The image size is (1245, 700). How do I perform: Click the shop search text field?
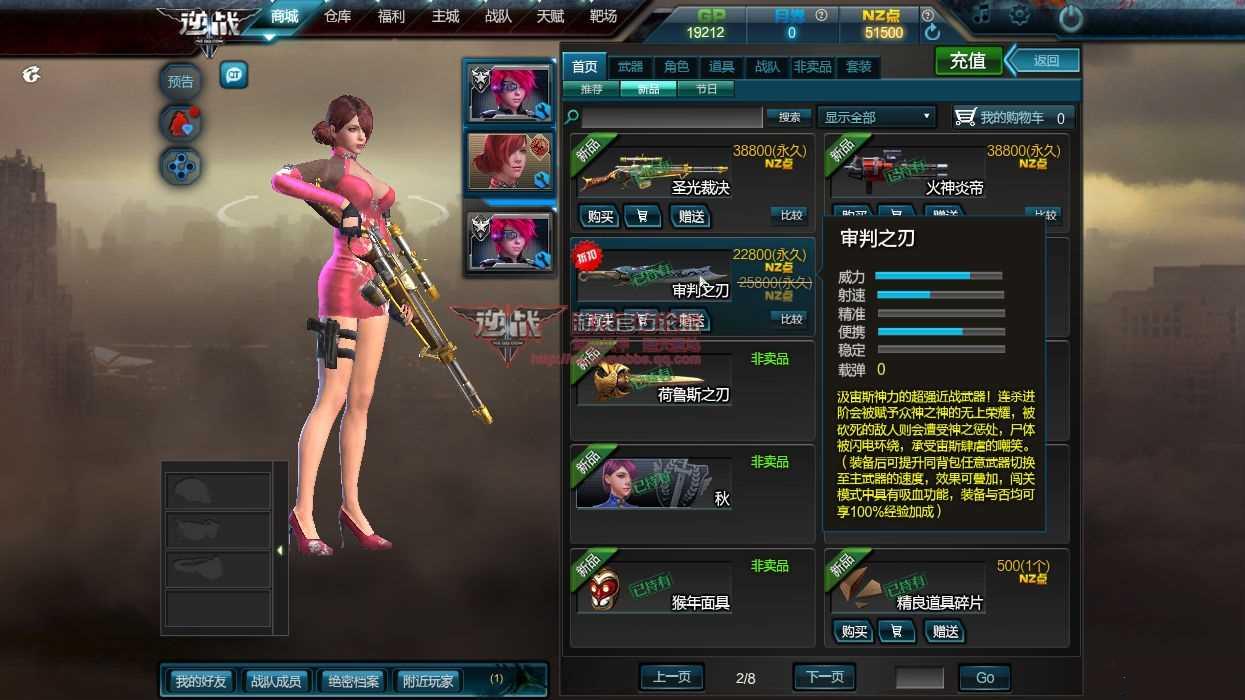672,117
